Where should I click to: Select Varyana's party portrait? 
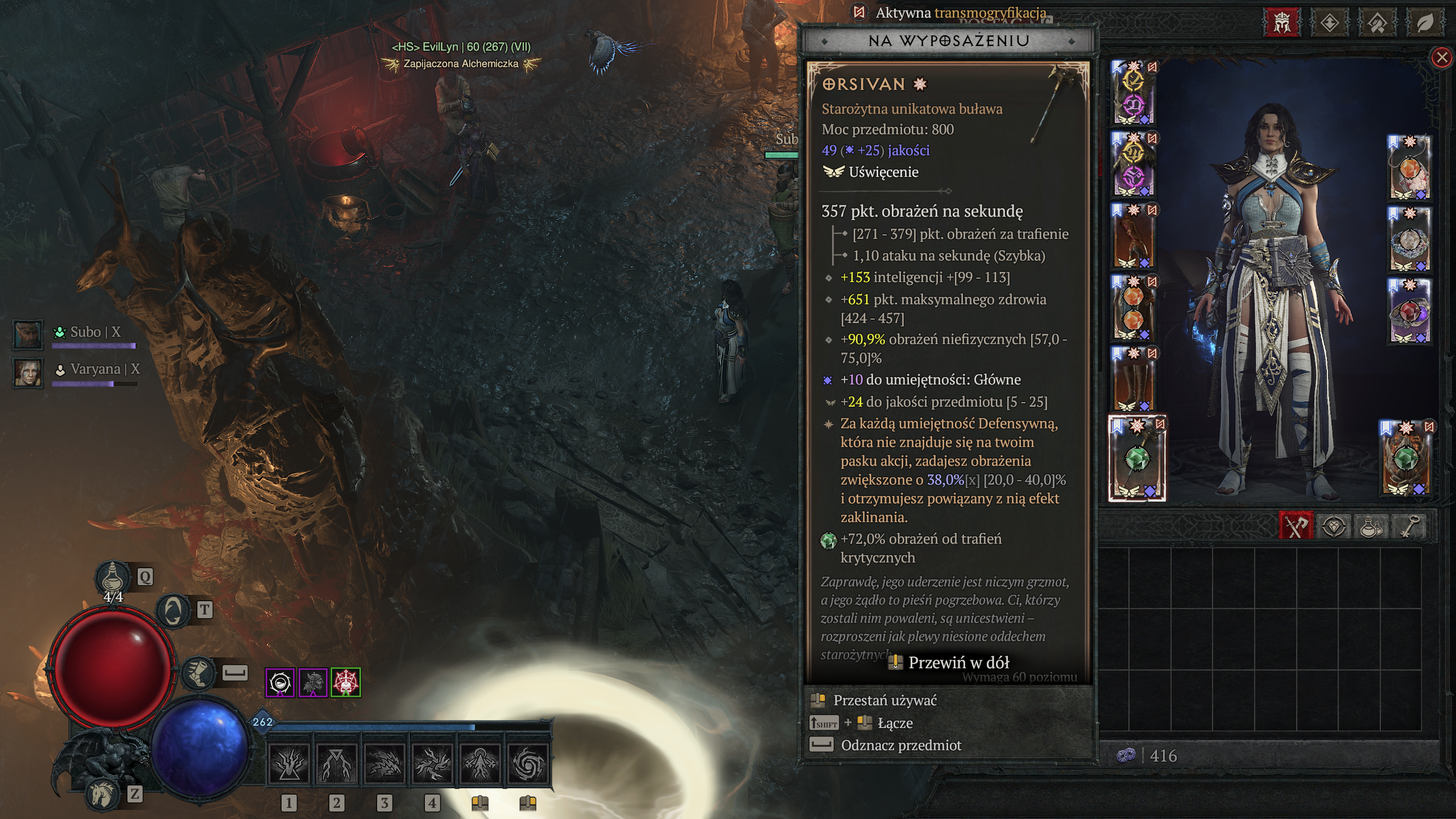coord(27,372)
